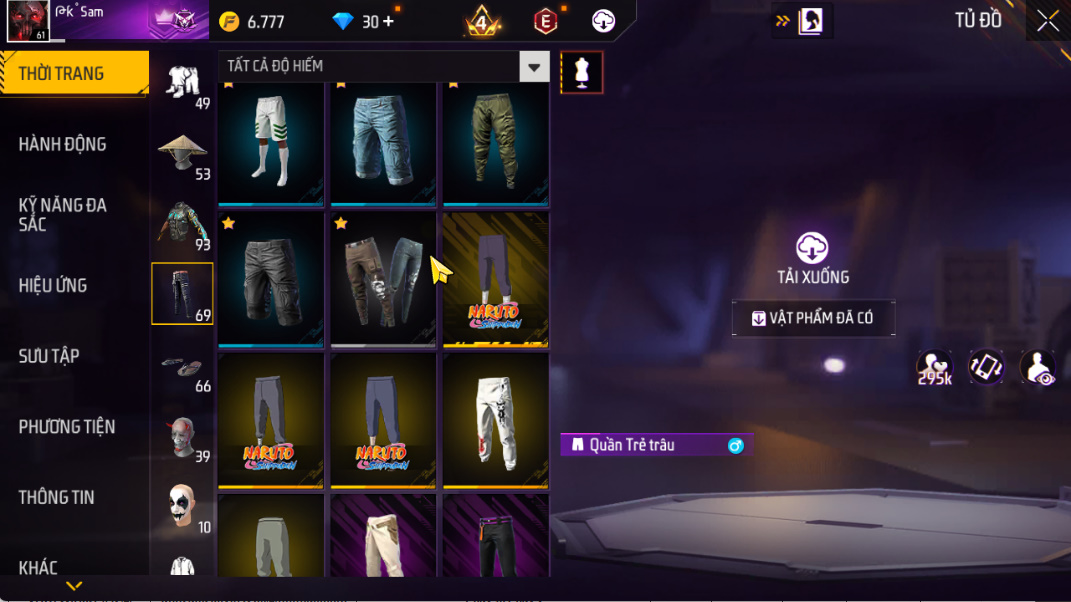
Task: Click the Tải Xuống download icon
Action: point(812,248)
